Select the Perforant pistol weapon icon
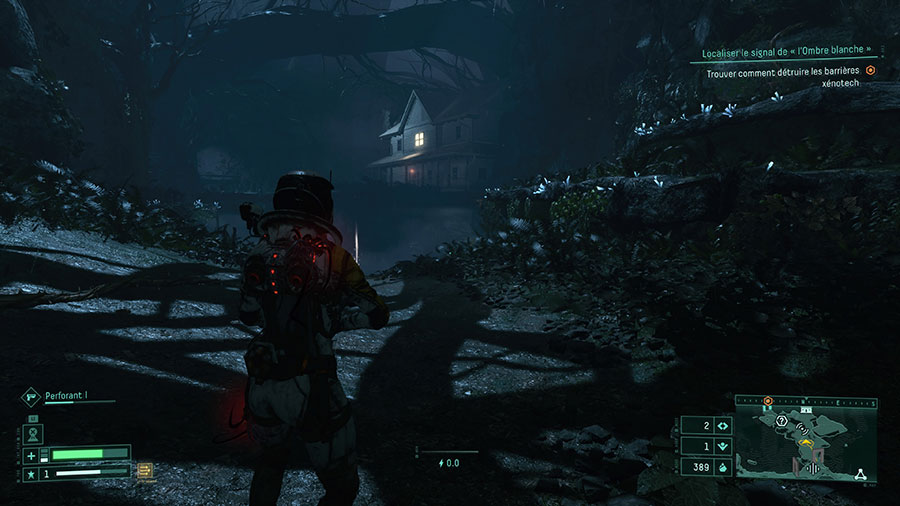The image size is (900, 506). (30, 396)
